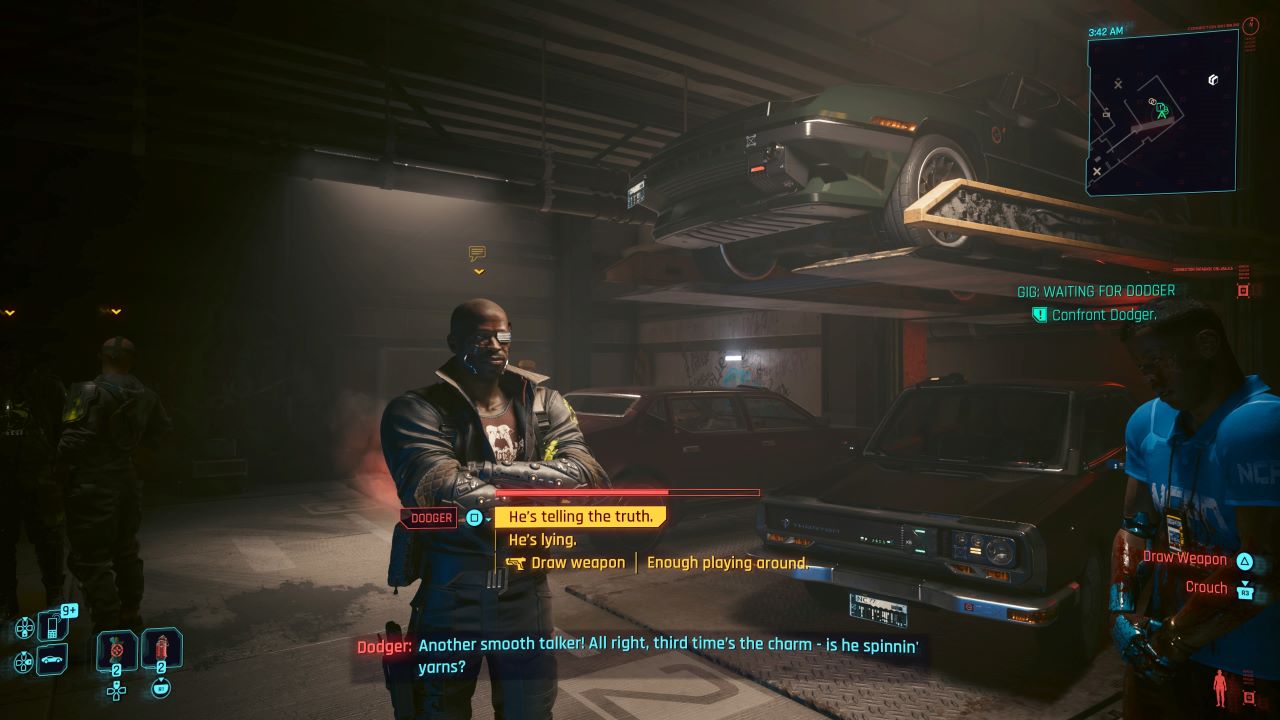Choose "He's telling the truth." reply
The image size is (1280, 720).
[x=580, y=517]
